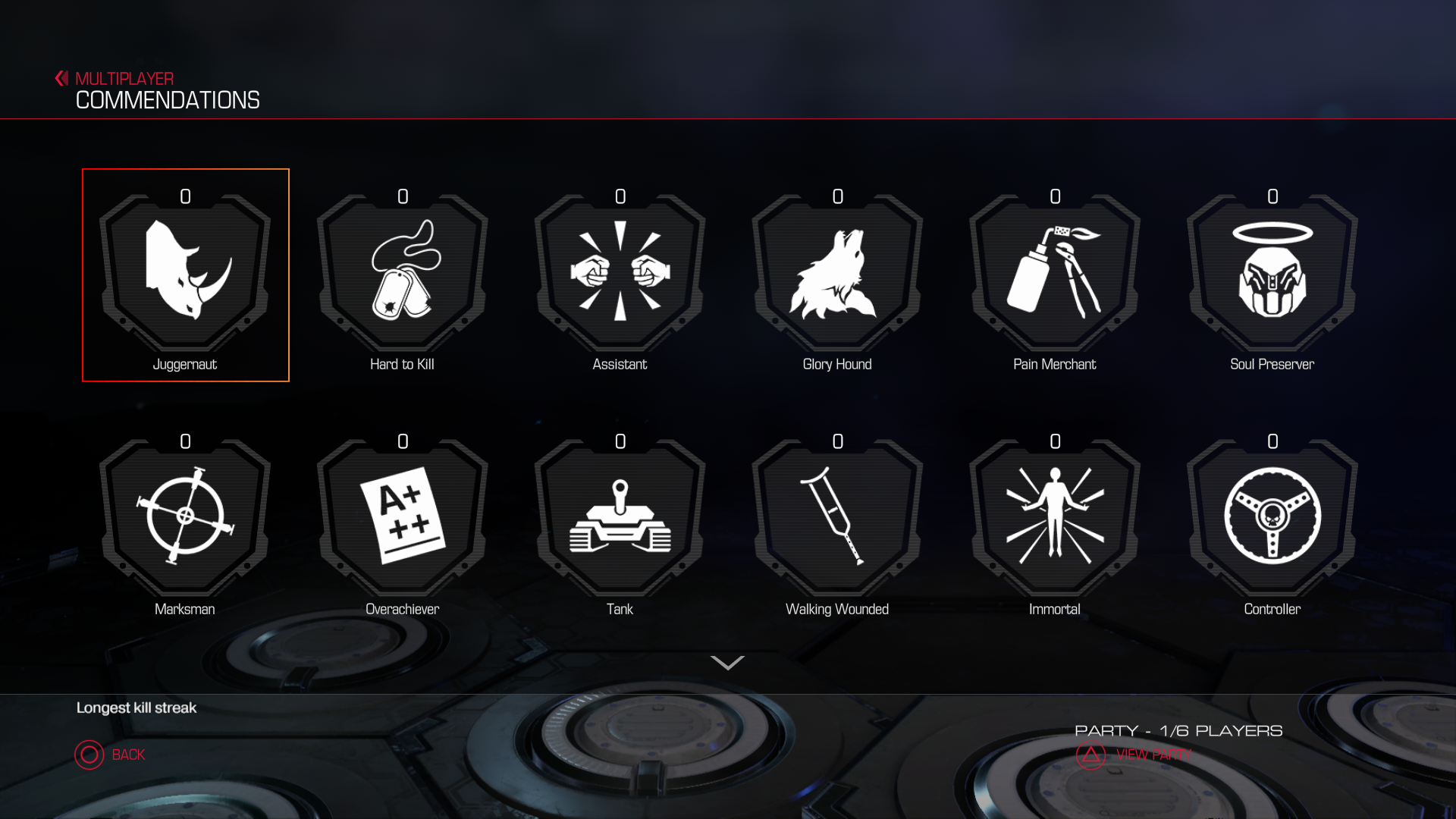Select the Marksman crosshair commendation
Screen dimensions: 1456x819
[185, 517]
